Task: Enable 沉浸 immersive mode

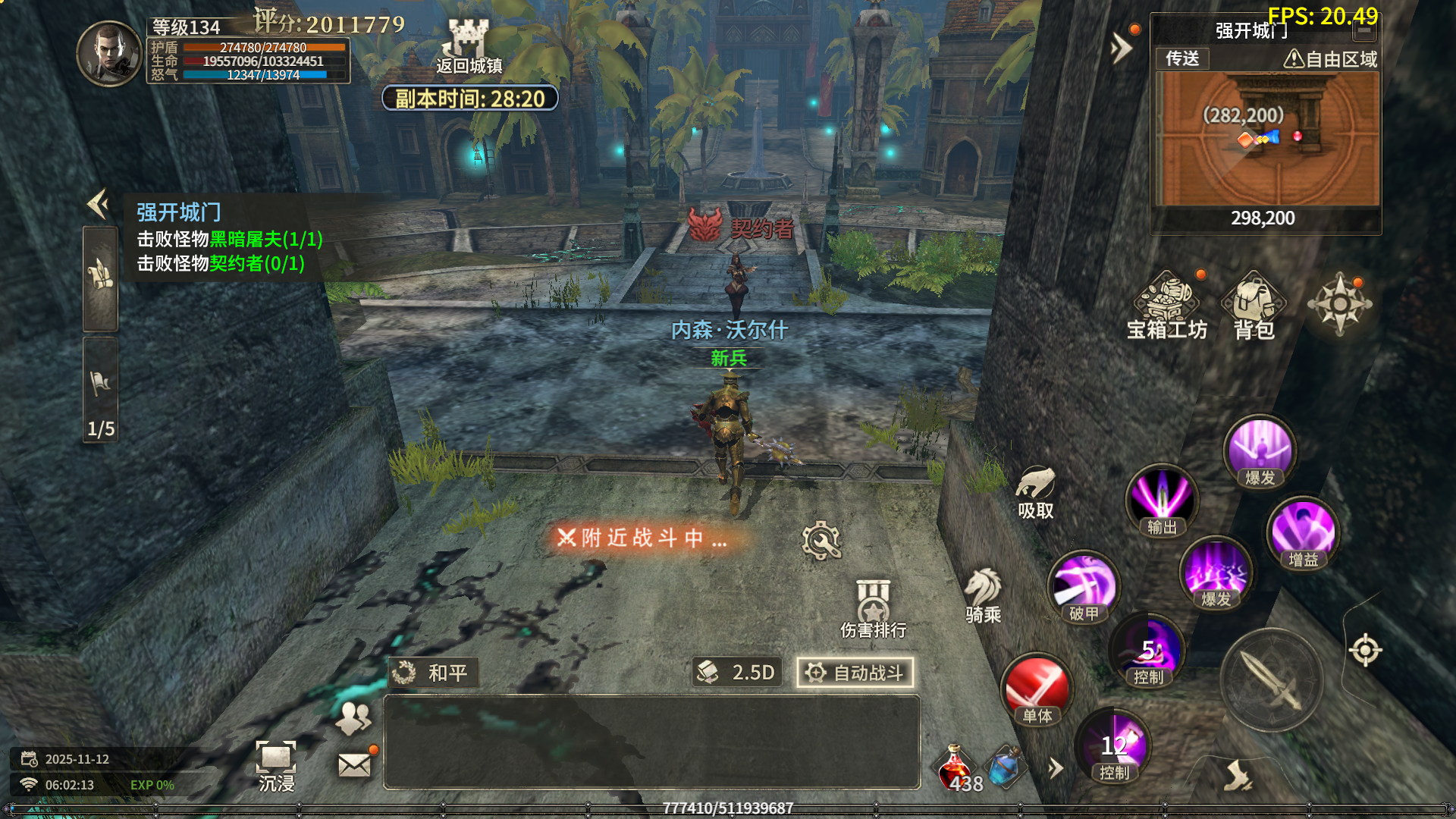Action: point(276,766)
